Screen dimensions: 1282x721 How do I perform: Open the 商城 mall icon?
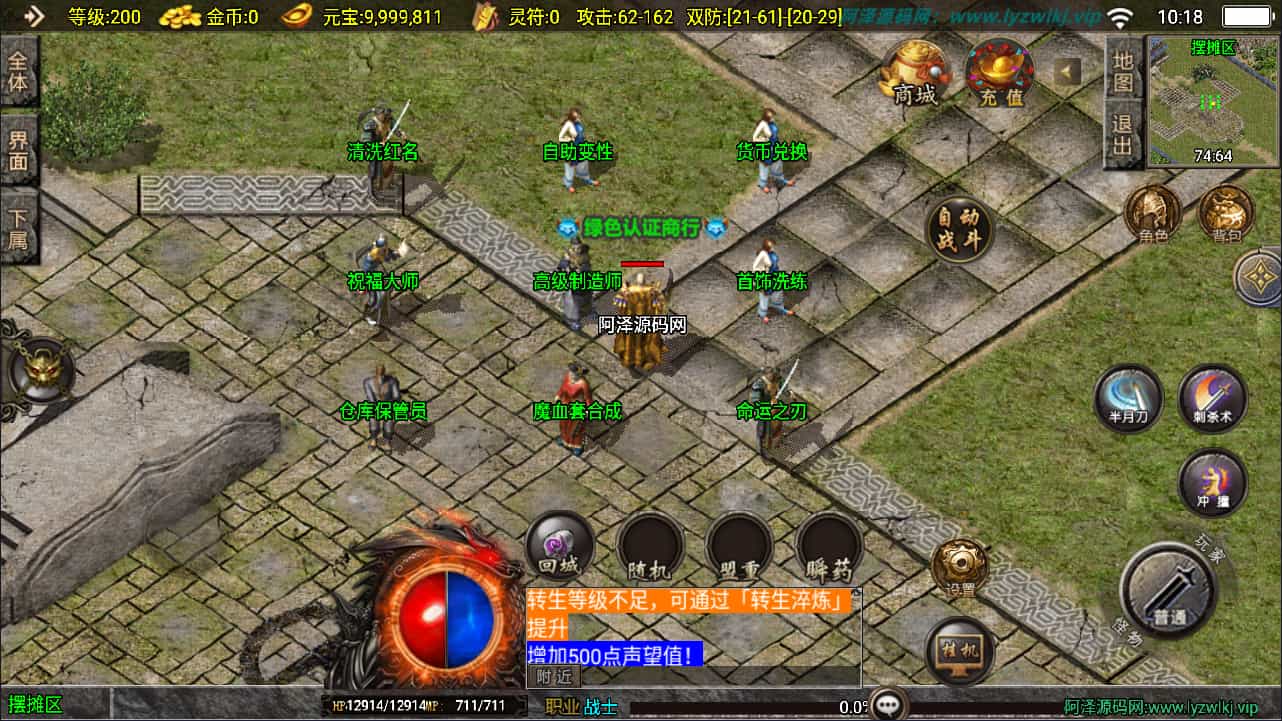[911, 70]
